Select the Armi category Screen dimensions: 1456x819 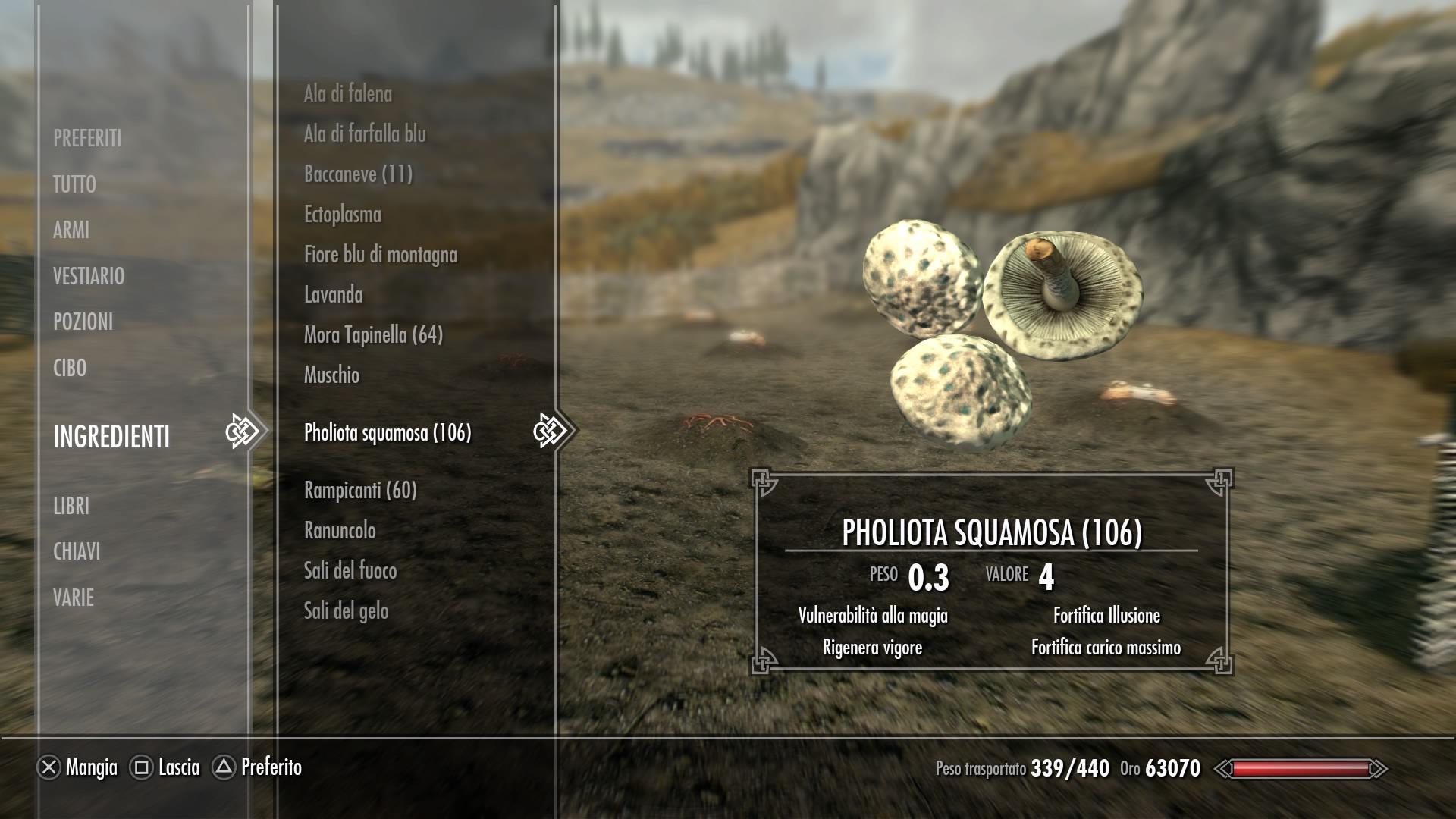[x=71, y=230]
